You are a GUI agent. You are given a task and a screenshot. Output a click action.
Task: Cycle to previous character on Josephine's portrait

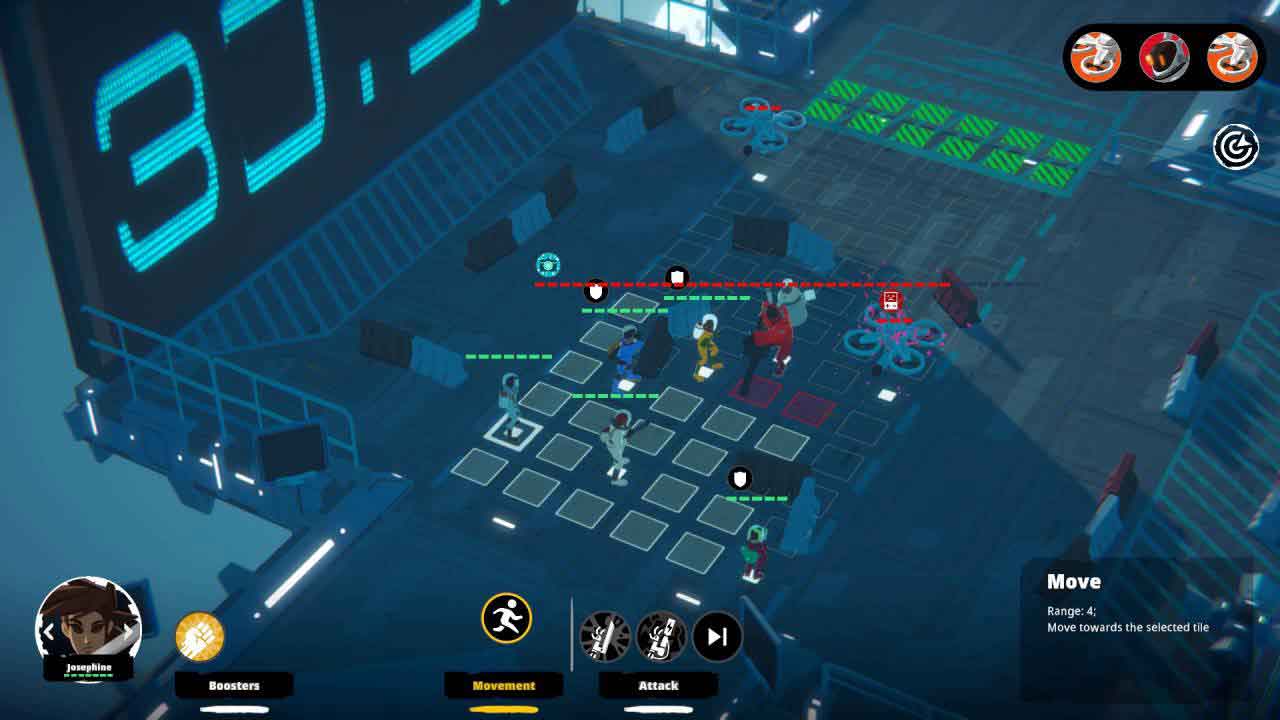tap(47, 632)
